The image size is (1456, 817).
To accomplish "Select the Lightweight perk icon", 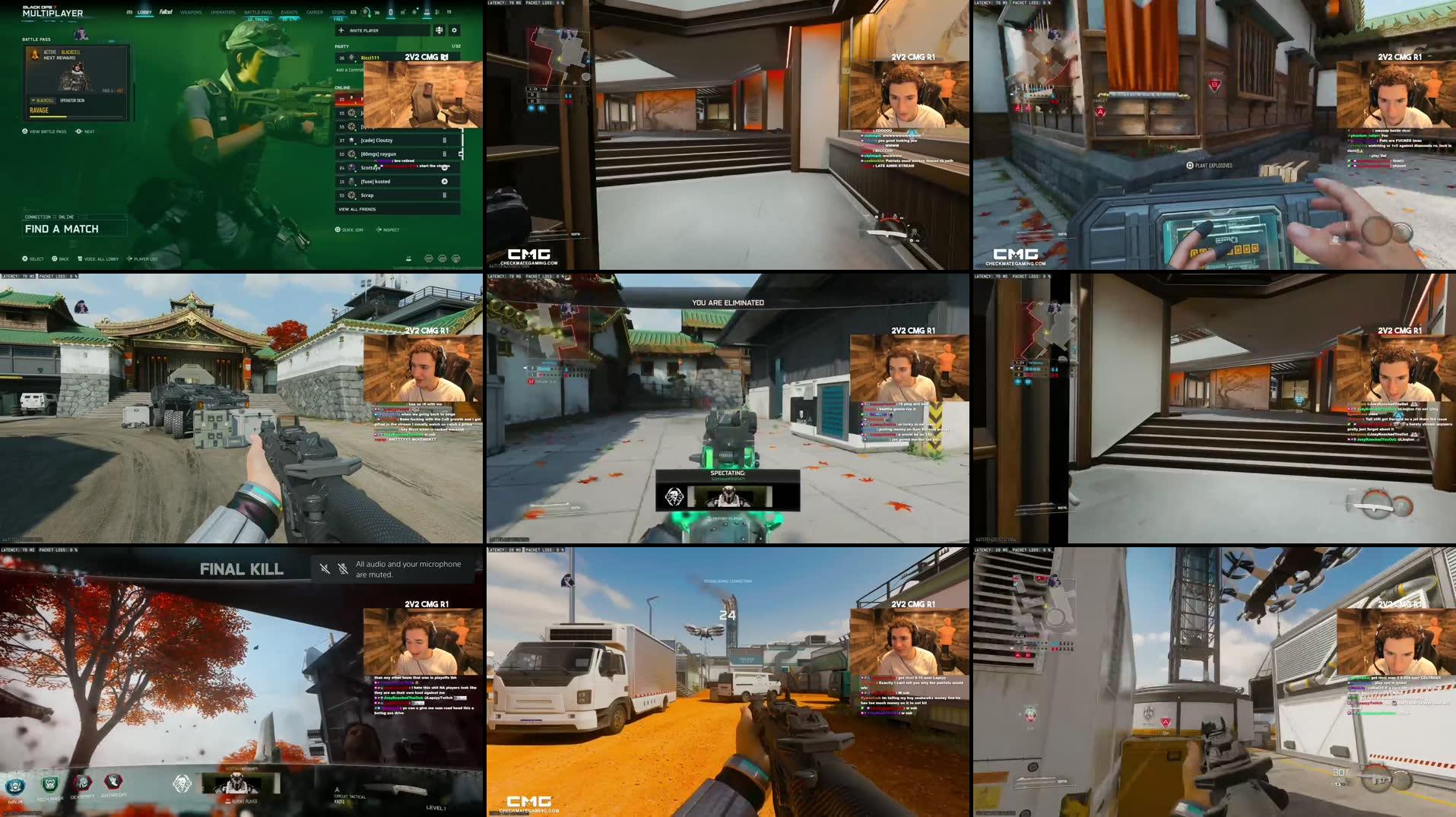I will click(x=113, y=781).
